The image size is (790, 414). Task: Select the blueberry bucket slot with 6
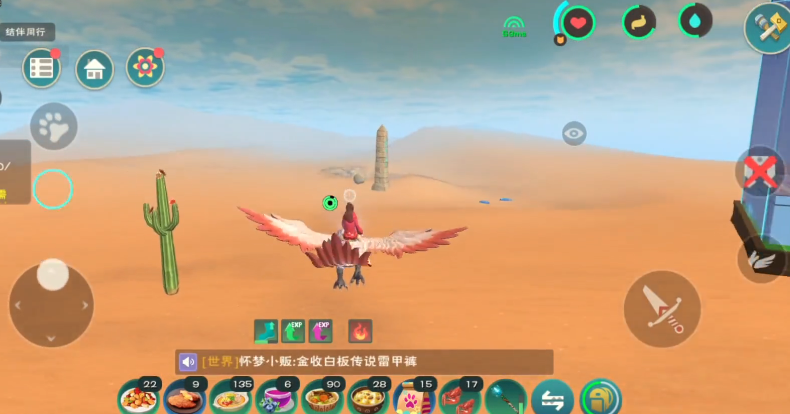pyautogui.click(x=277, y=398)
